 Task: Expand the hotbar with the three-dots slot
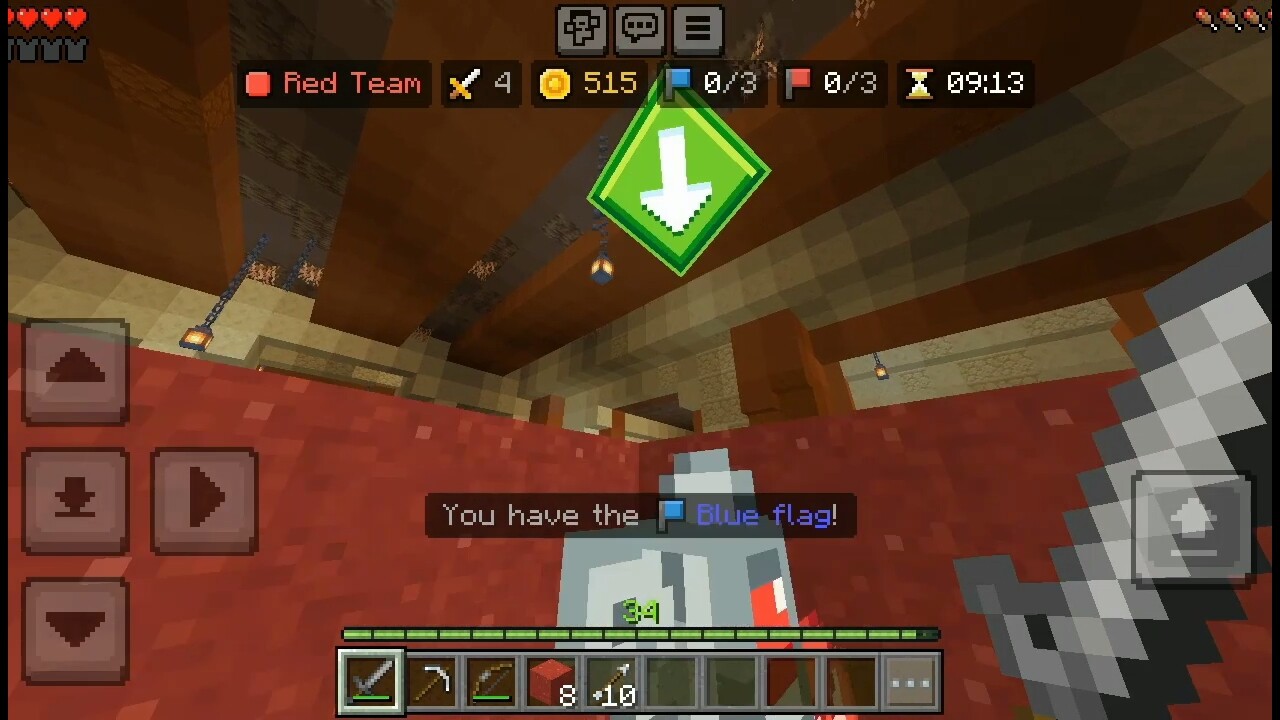point(908,682)
